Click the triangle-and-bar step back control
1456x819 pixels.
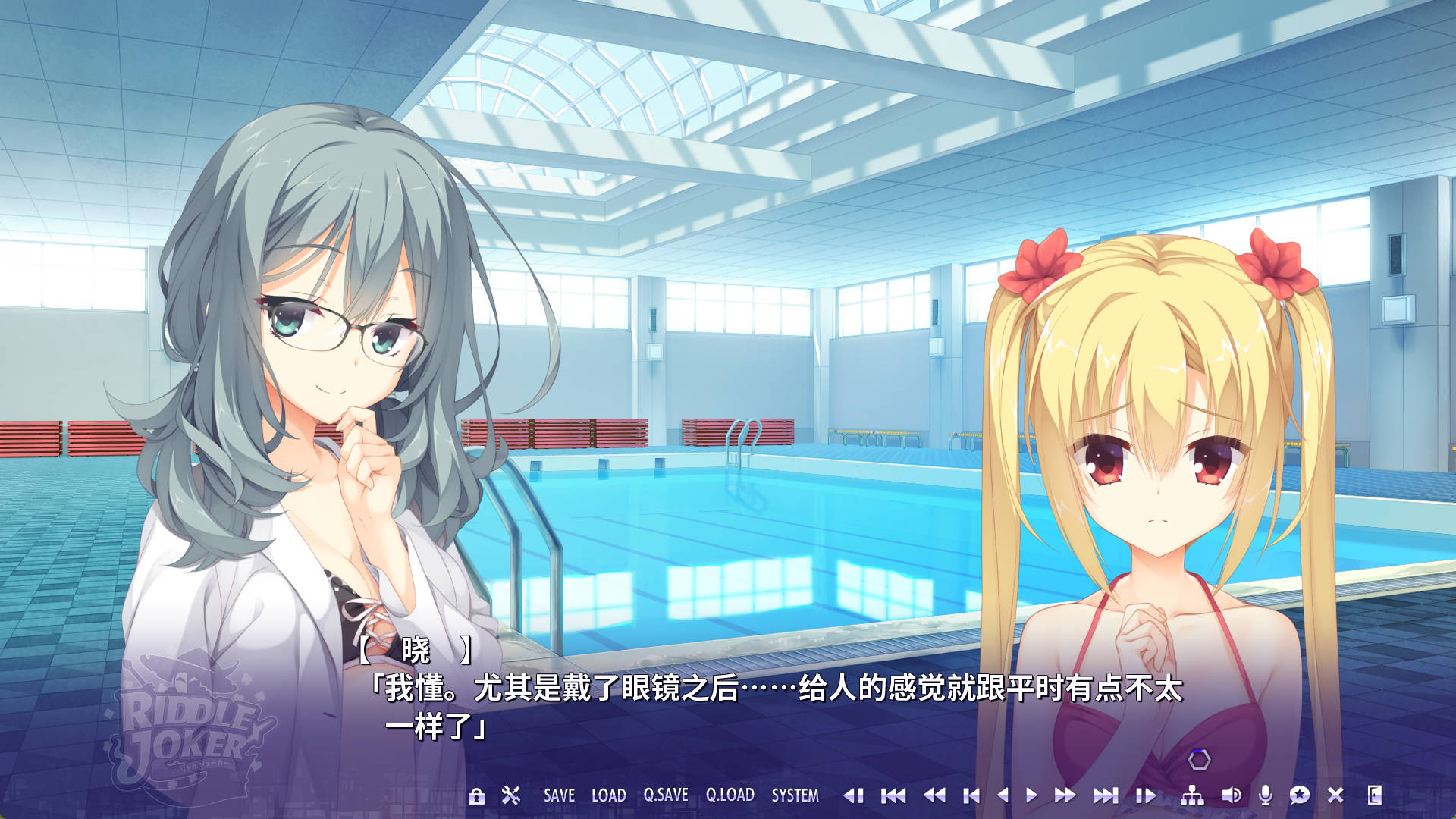coord(854,795)
